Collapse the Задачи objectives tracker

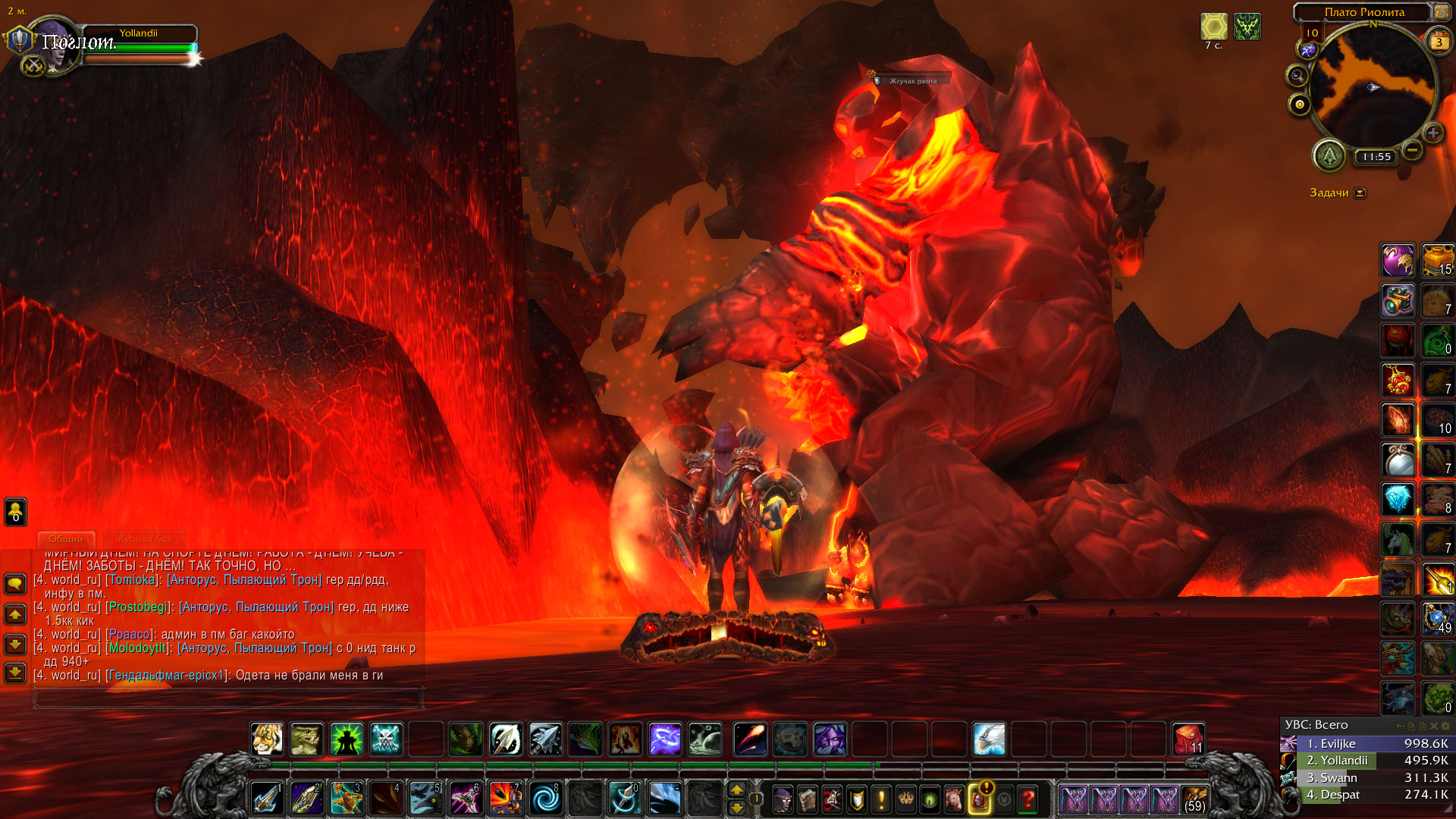tap(1360, 193)
